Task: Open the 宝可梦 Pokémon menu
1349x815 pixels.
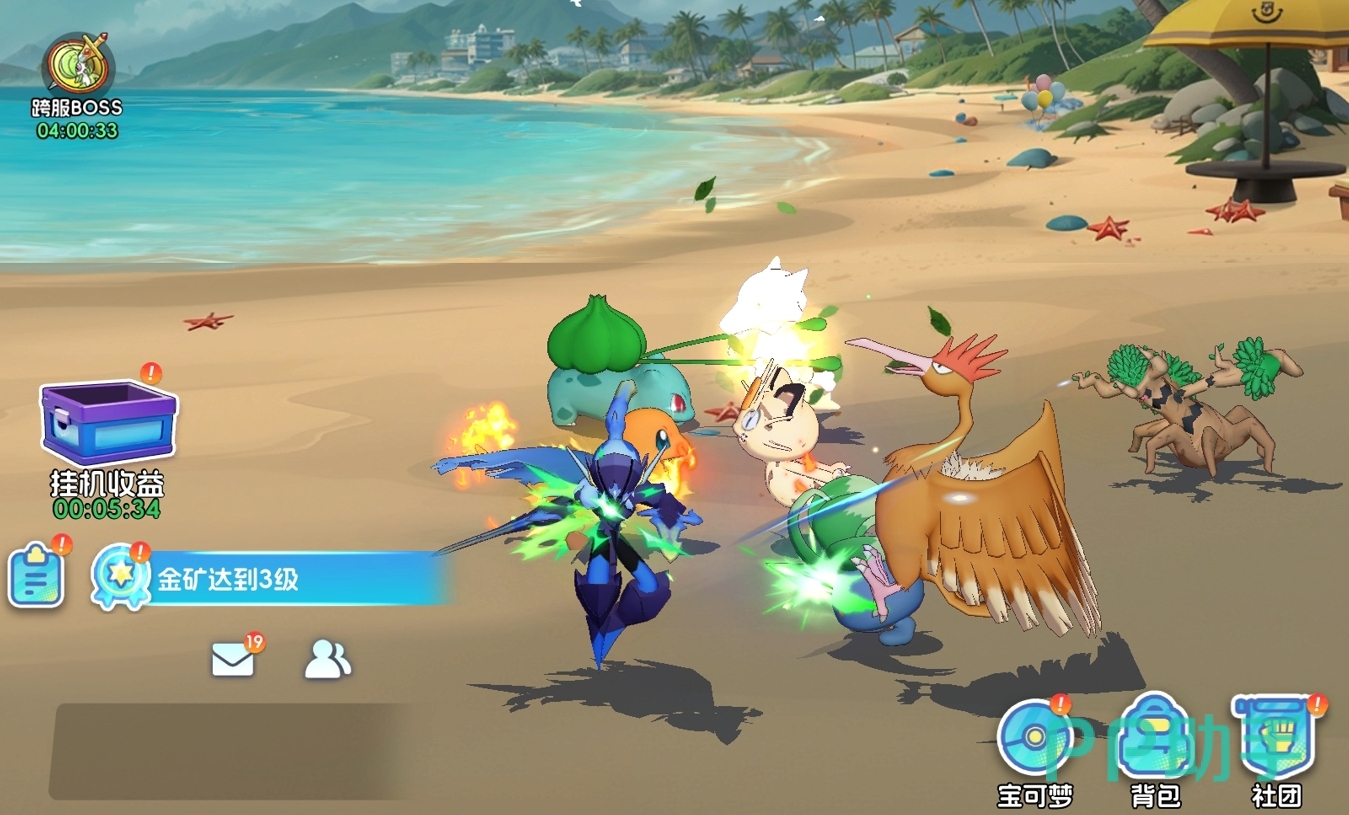Action: coord(1035,742)
